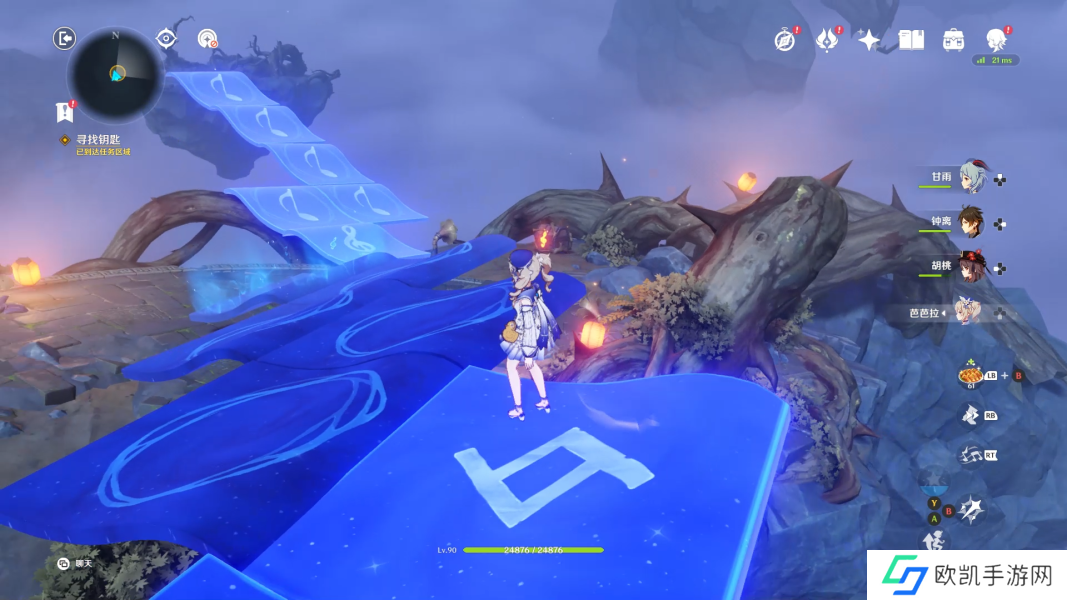Open the Paimon menu icon
This screenshot has height=600, width=1067.
(x=996, y=39)
